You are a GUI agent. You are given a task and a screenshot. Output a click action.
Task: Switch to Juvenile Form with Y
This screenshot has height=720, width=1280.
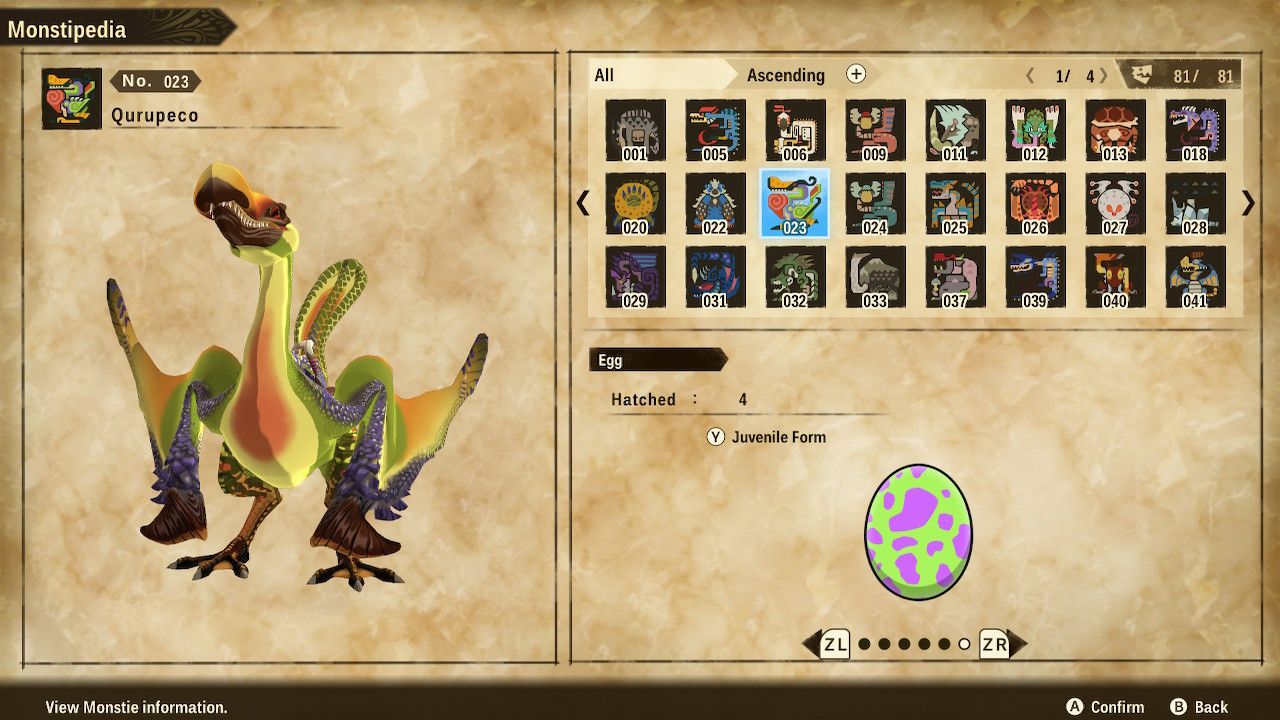pos(714,437)
